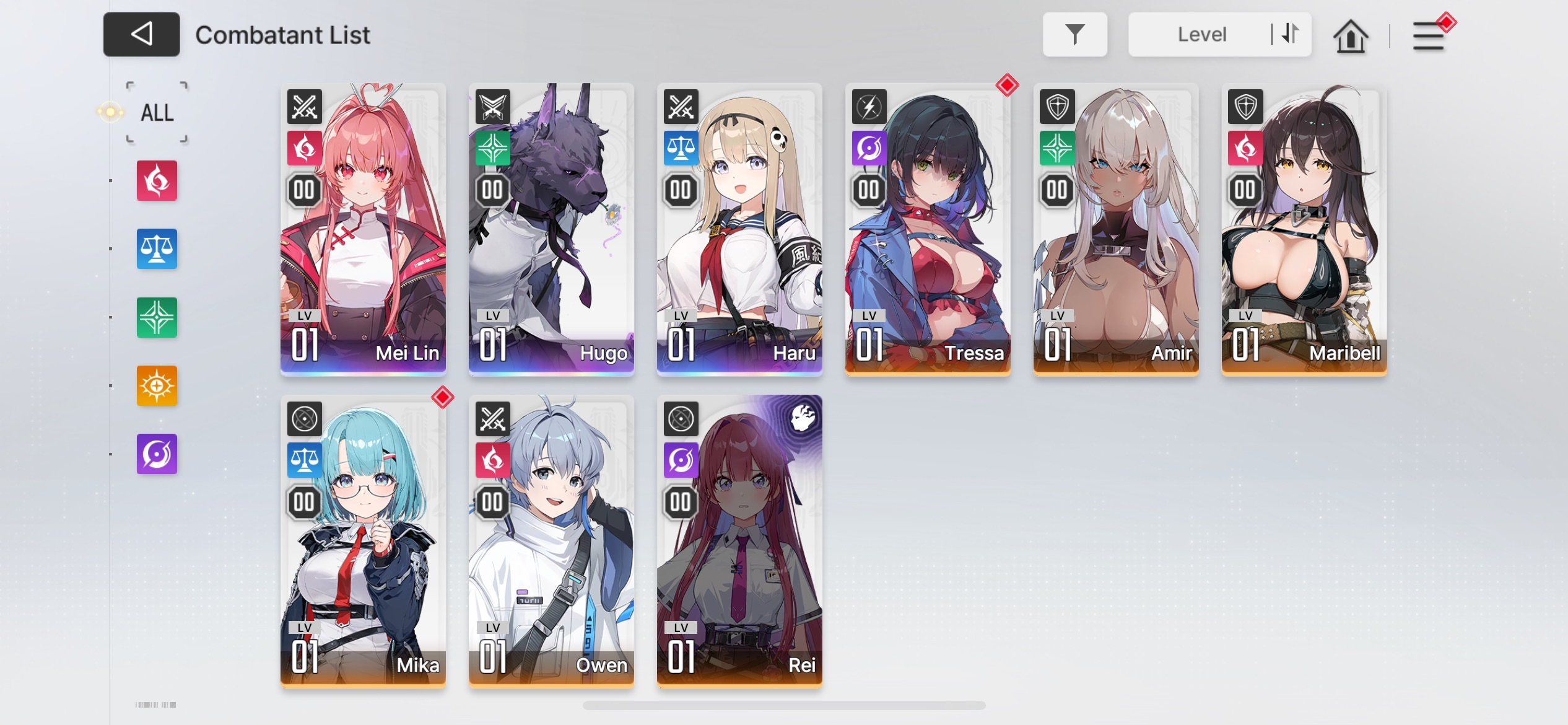This screenshot has width=1568, height=725.
Task: Open the hamburger menu
Action: coord(1428,36)
